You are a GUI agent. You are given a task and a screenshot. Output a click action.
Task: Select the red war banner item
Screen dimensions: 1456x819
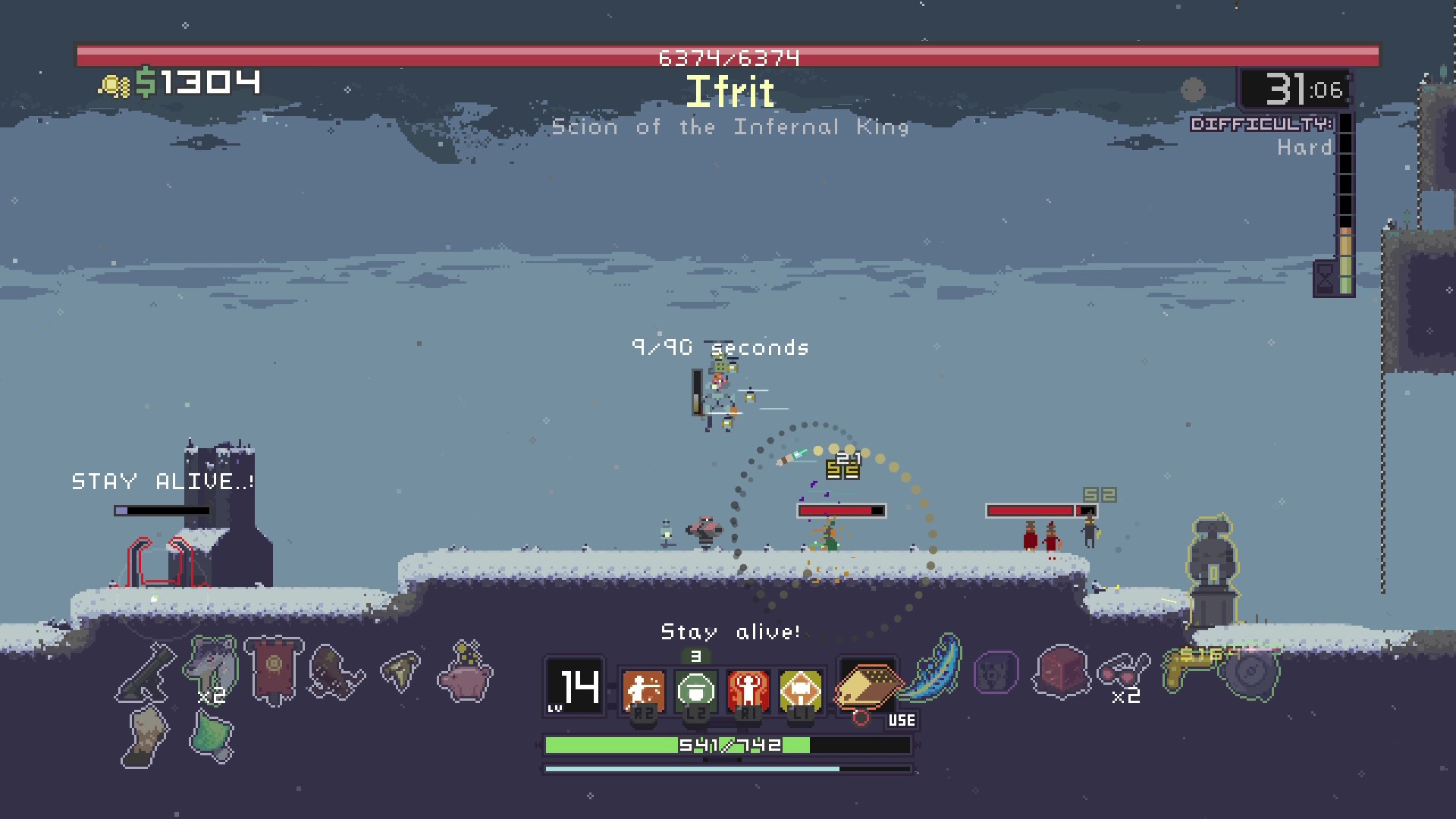[x=274, y=670]
